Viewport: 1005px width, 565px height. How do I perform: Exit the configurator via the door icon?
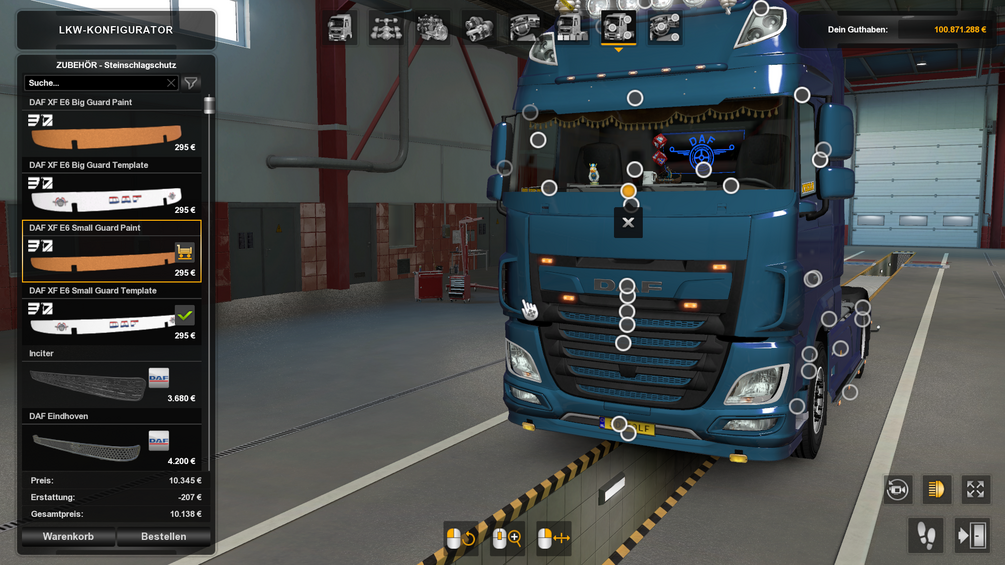(x=972, y=535)
